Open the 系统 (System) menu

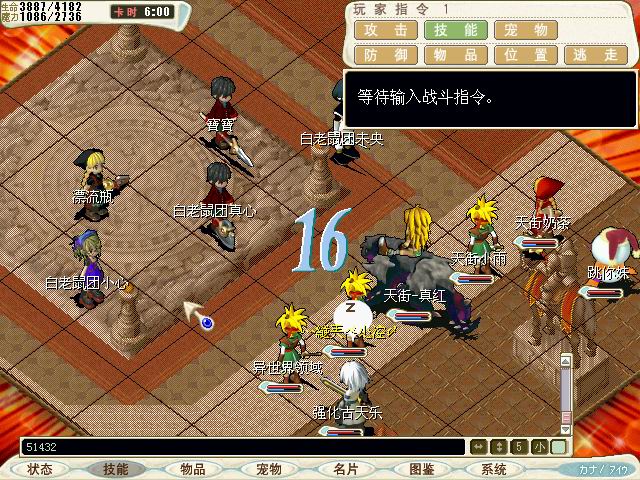tap(494, 469)
